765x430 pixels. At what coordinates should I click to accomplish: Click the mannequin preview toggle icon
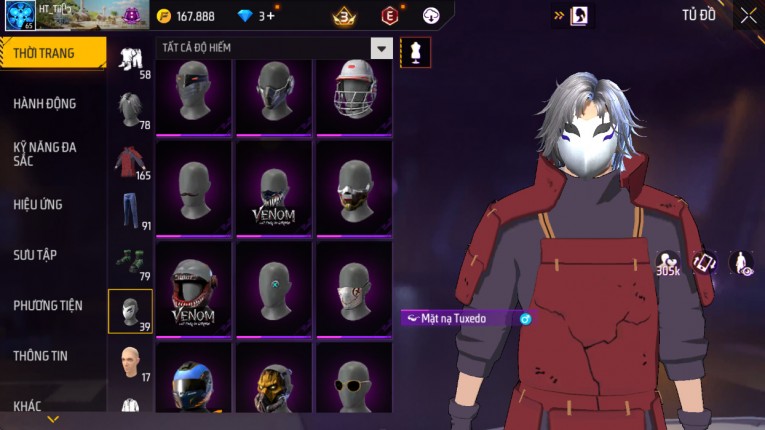pos(415,52)
